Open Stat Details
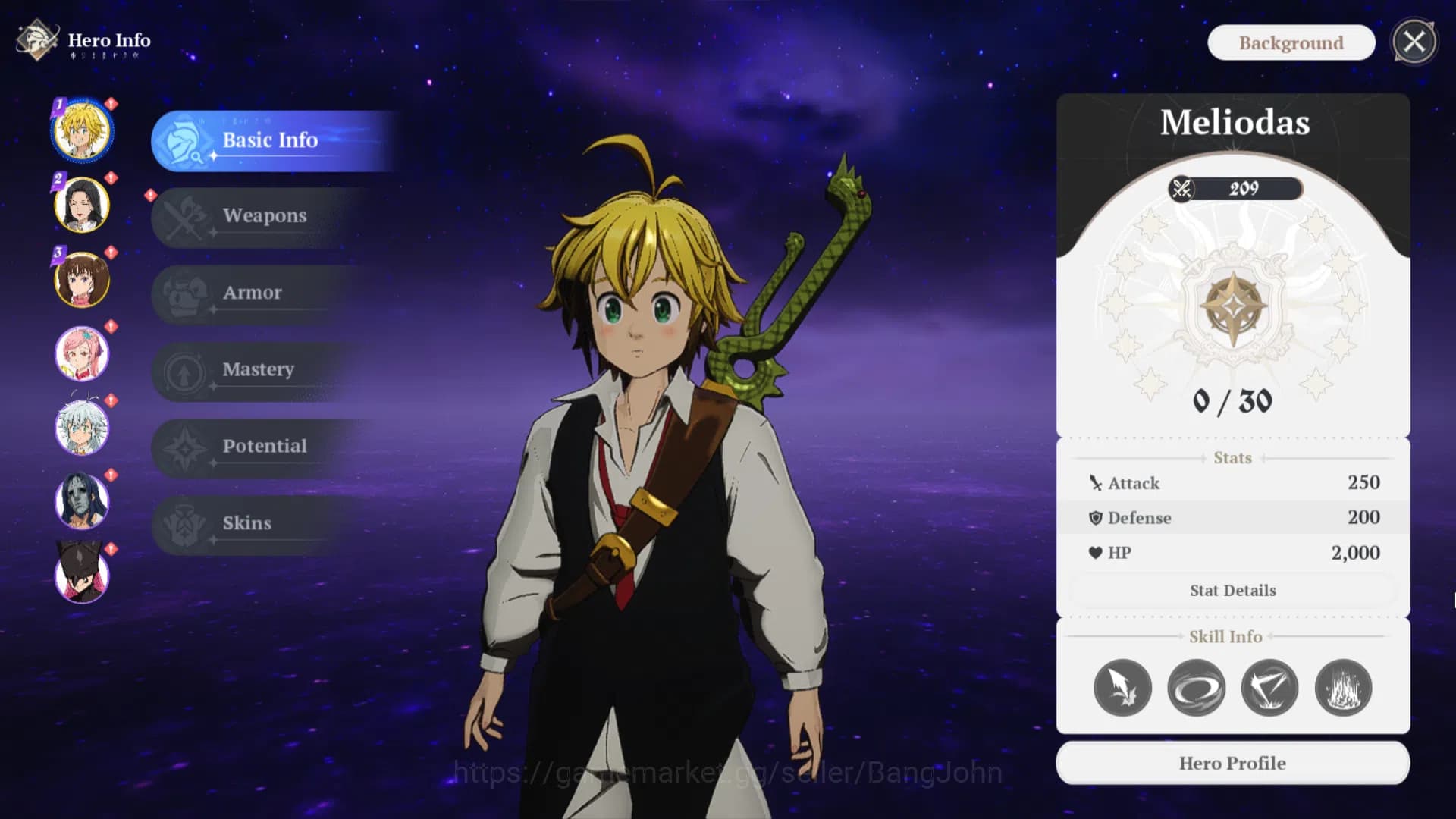Image resolution: width=1456 pixels, height=819 pixels. coord(1232,590)
